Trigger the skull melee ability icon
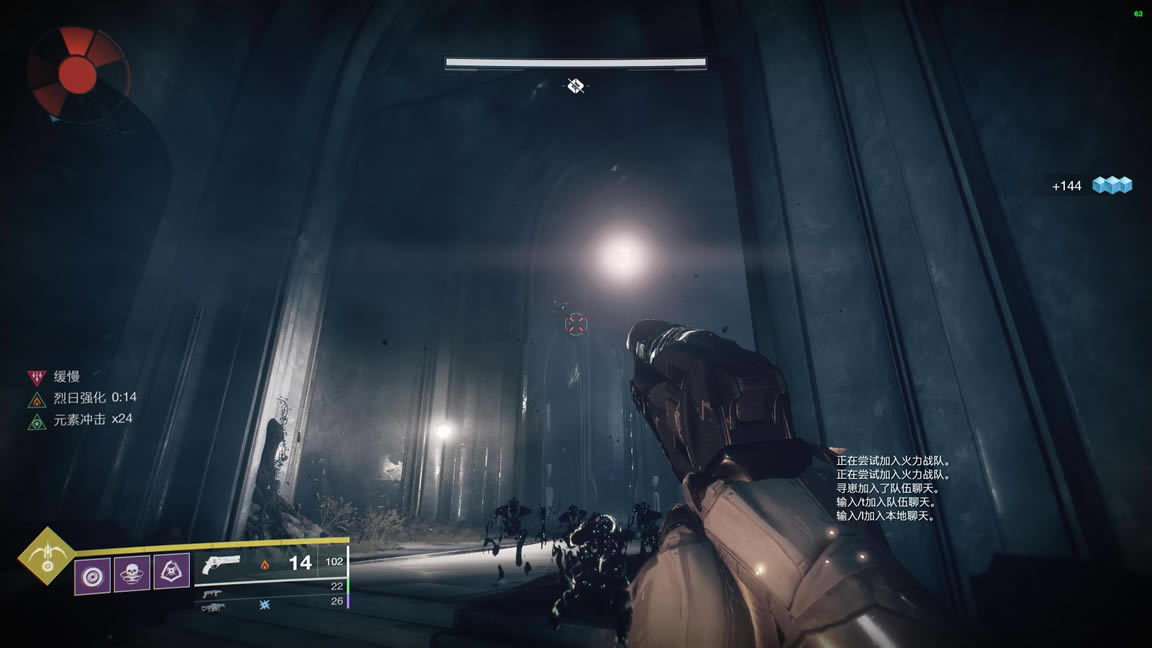1152x648 pixels. 132,573
